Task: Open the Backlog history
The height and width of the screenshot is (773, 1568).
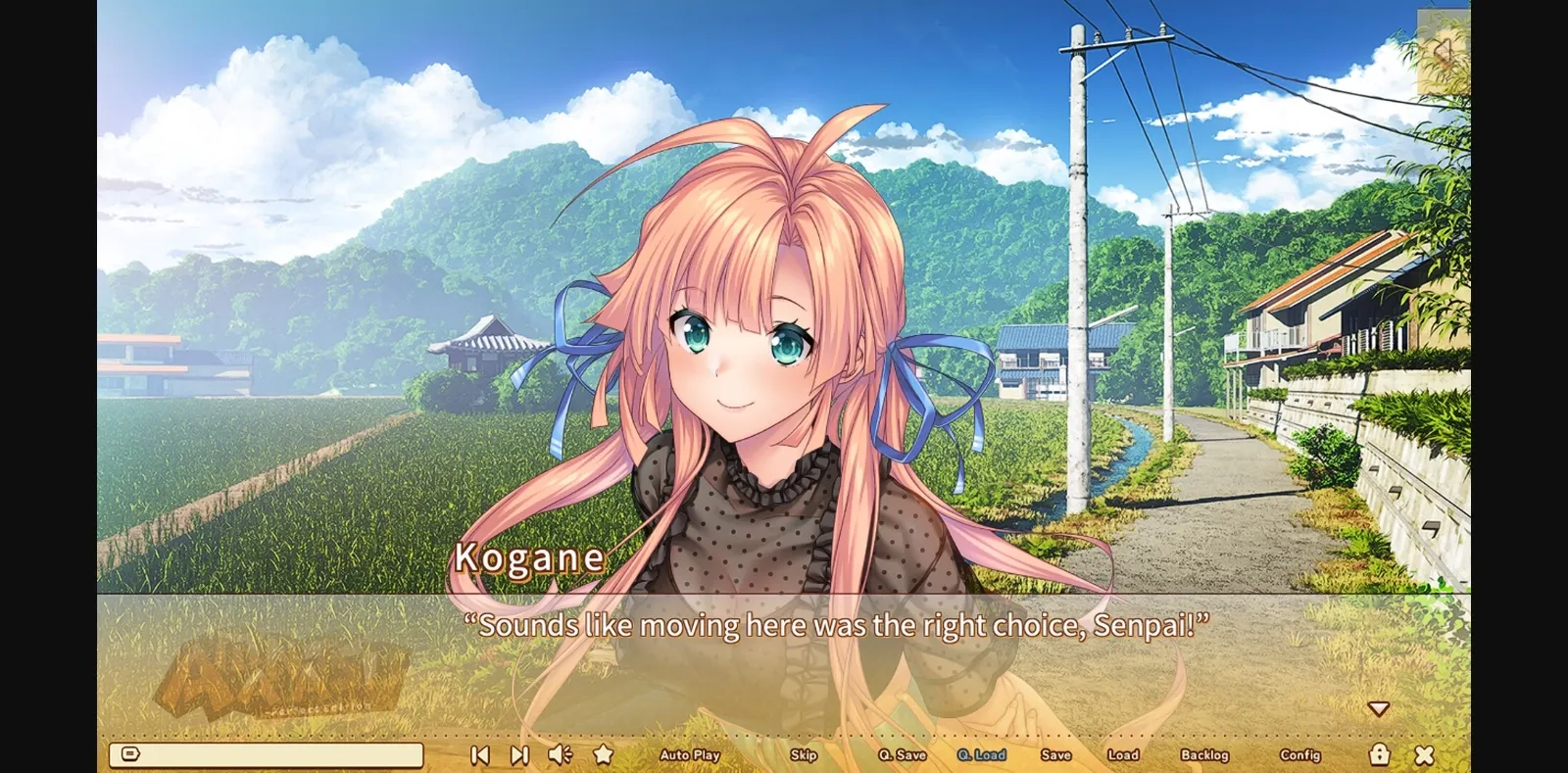Action: coord(1207,754)
